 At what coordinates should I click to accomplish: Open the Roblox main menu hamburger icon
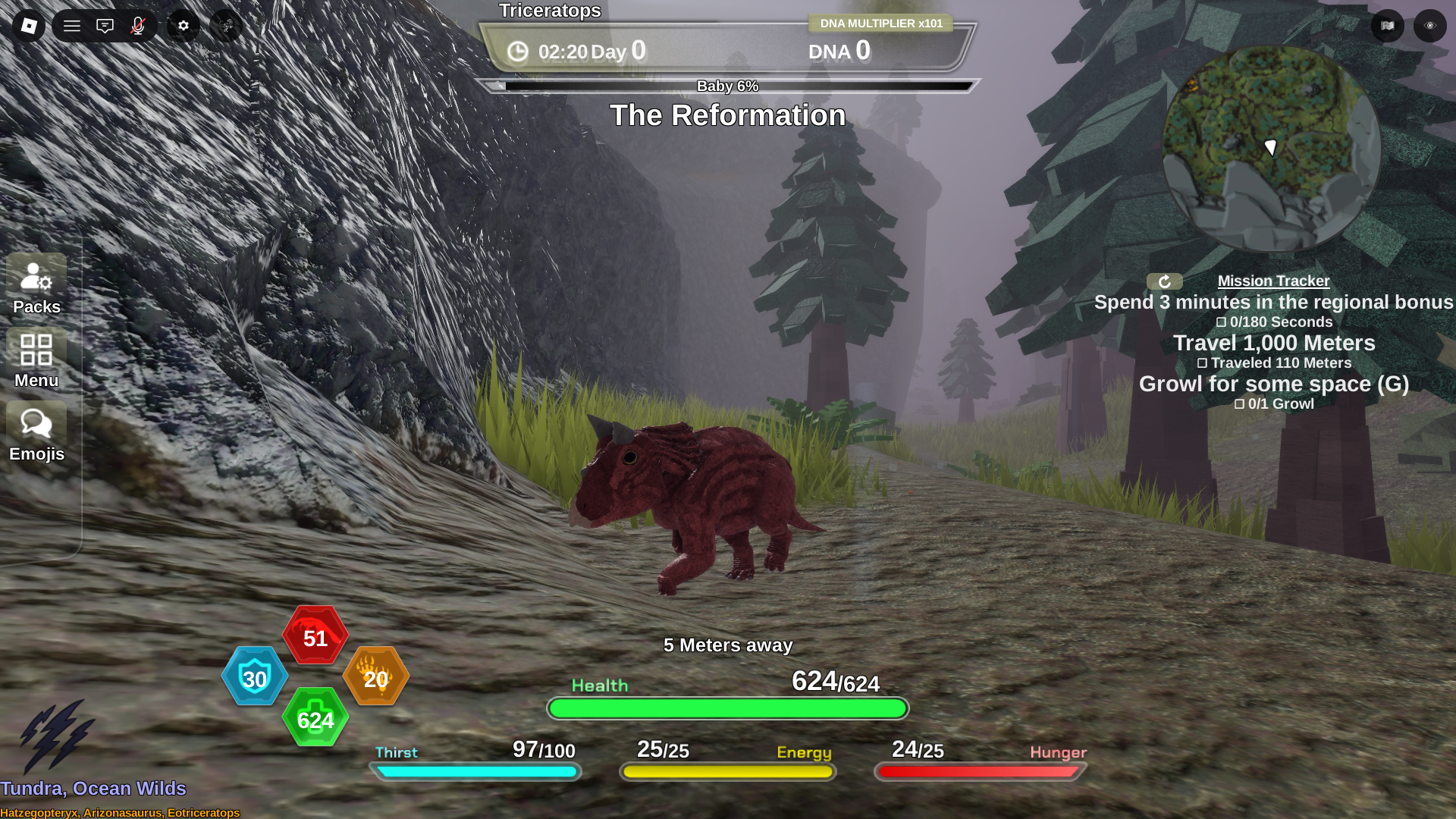point(72,25)
